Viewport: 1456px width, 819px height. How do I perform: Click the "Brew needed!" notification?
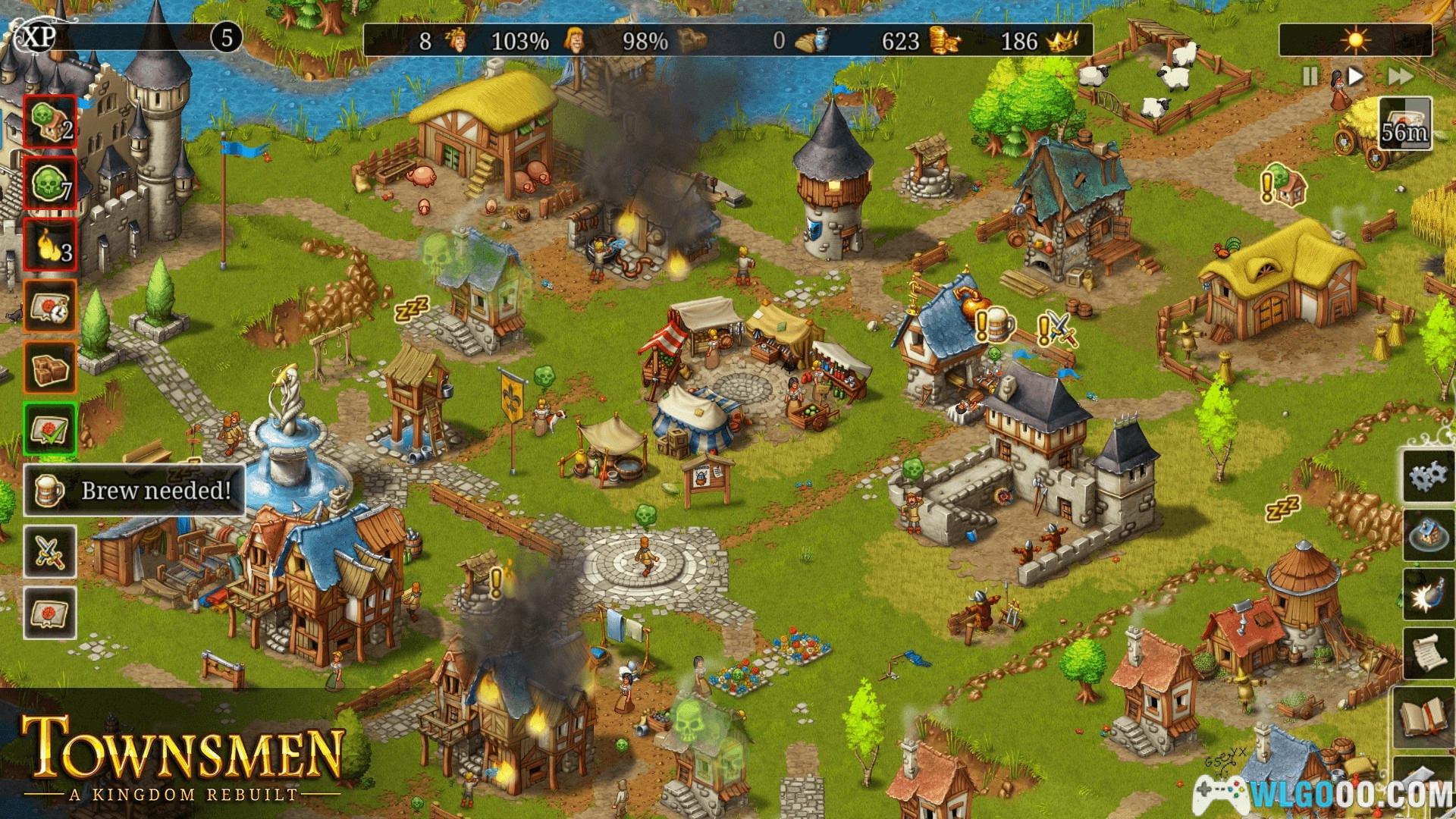(135, 491)
